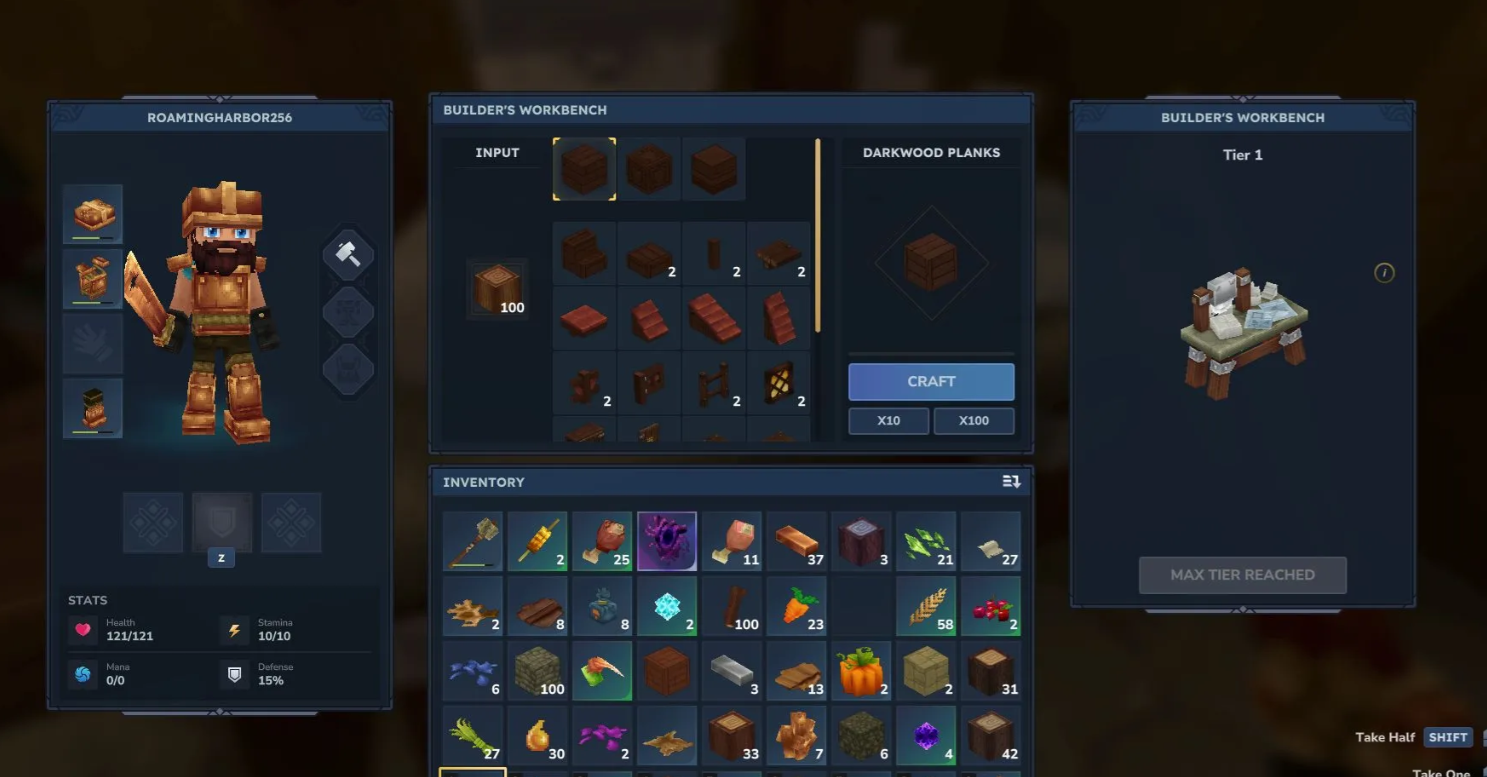This screenshot has width=1487, height=777.
Task: Select the highlighted darkwood planks recipe
Action: [584, 168]
